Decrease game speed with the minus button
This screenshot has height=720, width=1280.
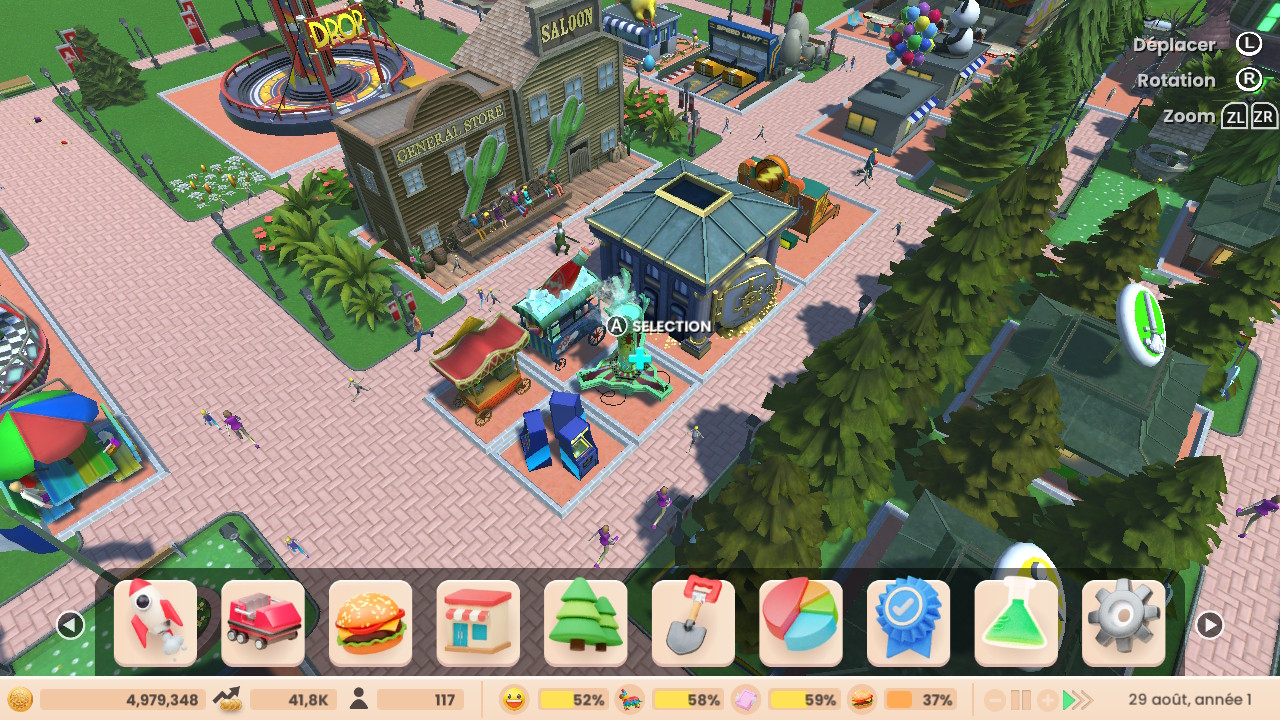pos(993,700)
